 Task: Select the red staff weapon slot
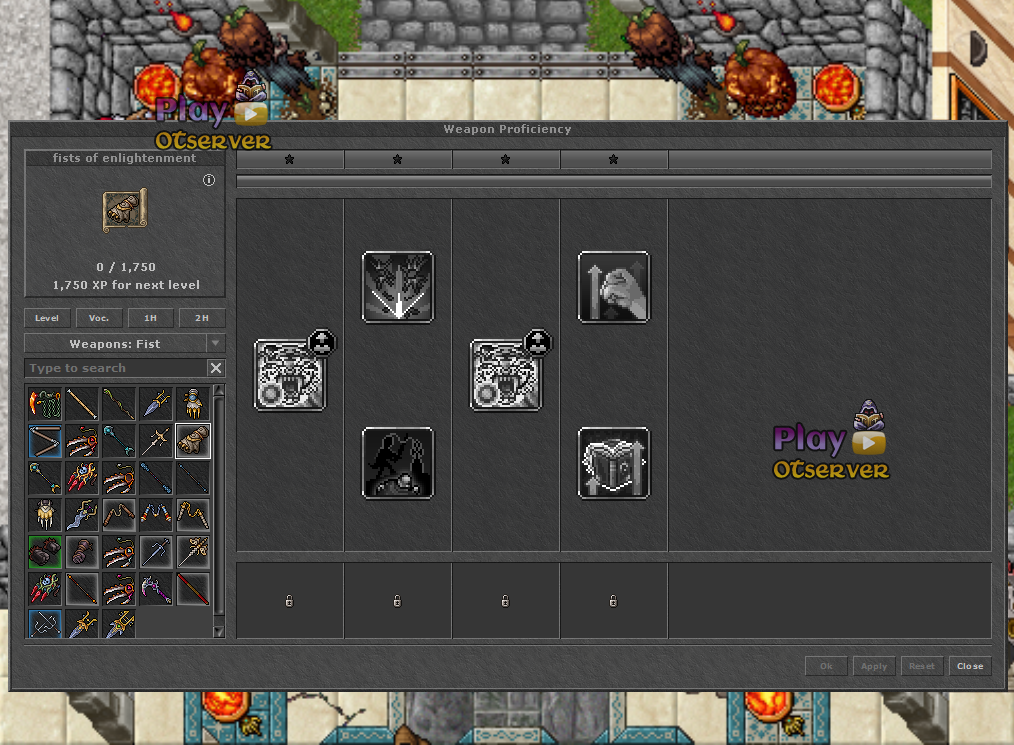coord(193,589)
